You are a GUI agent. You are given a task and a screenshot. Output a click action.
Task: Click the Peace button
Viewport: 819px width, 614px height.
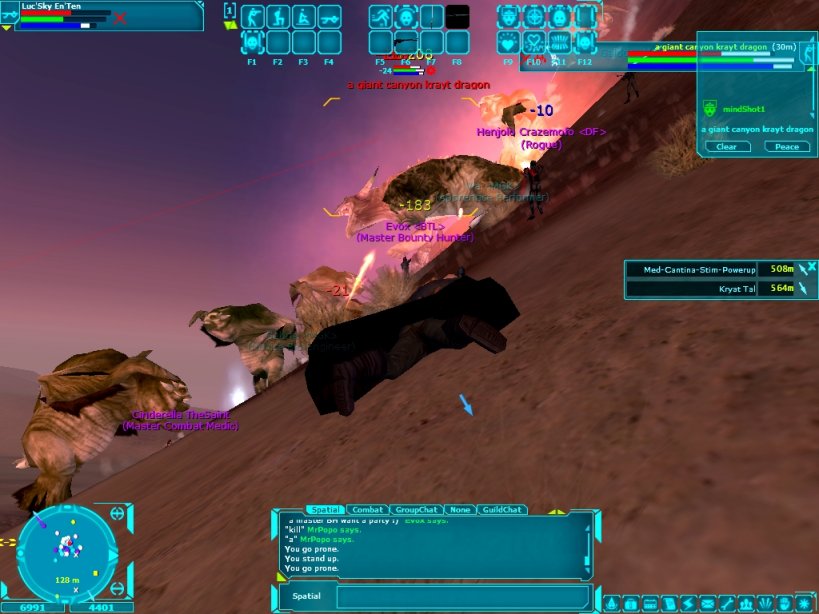point(787,147)
